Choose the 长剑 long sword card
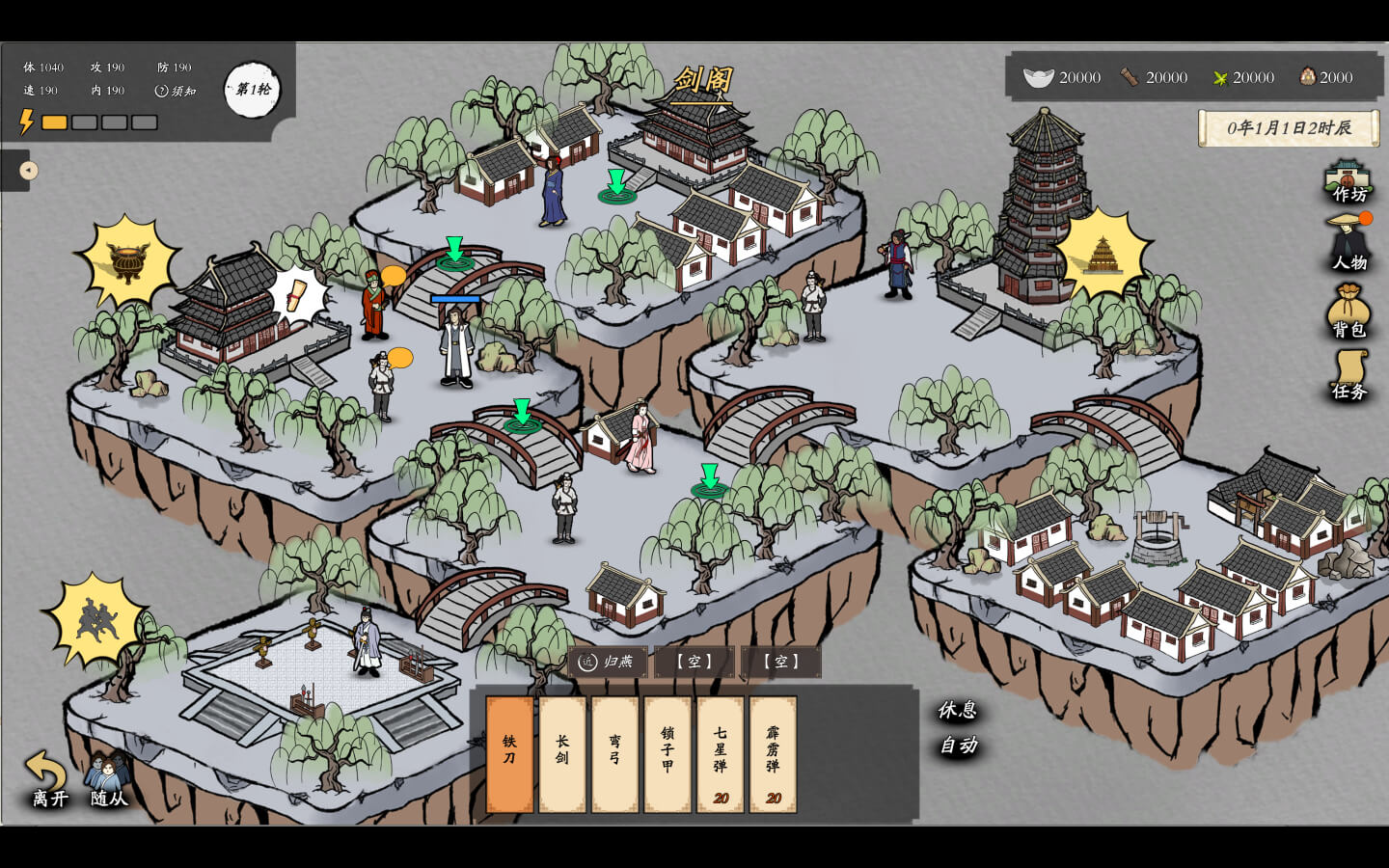Screen dimensions: 1389x868 (x=562, y=754)
